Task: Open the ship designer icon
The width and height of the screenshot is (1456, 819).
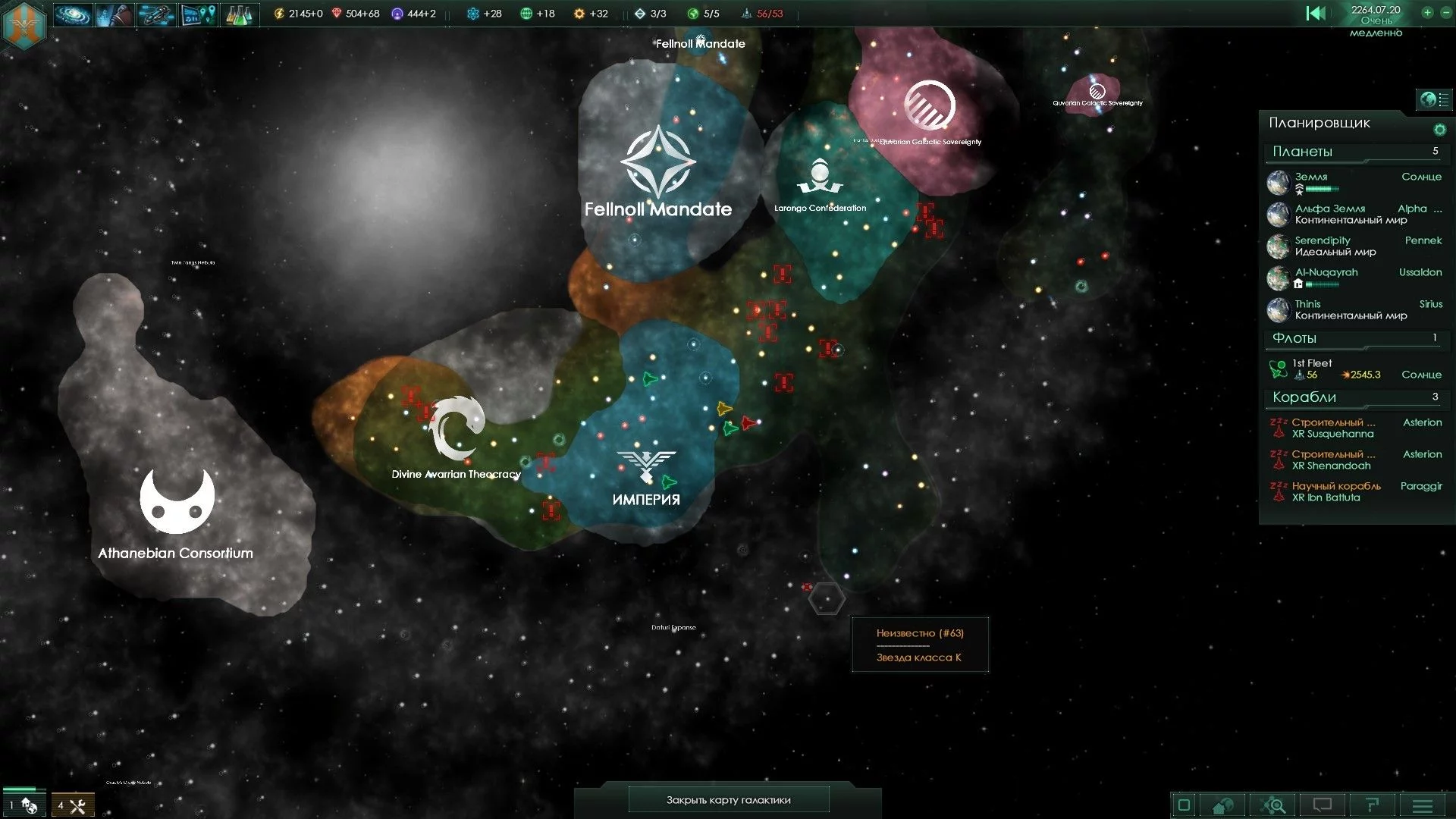Action: point(156,14)
